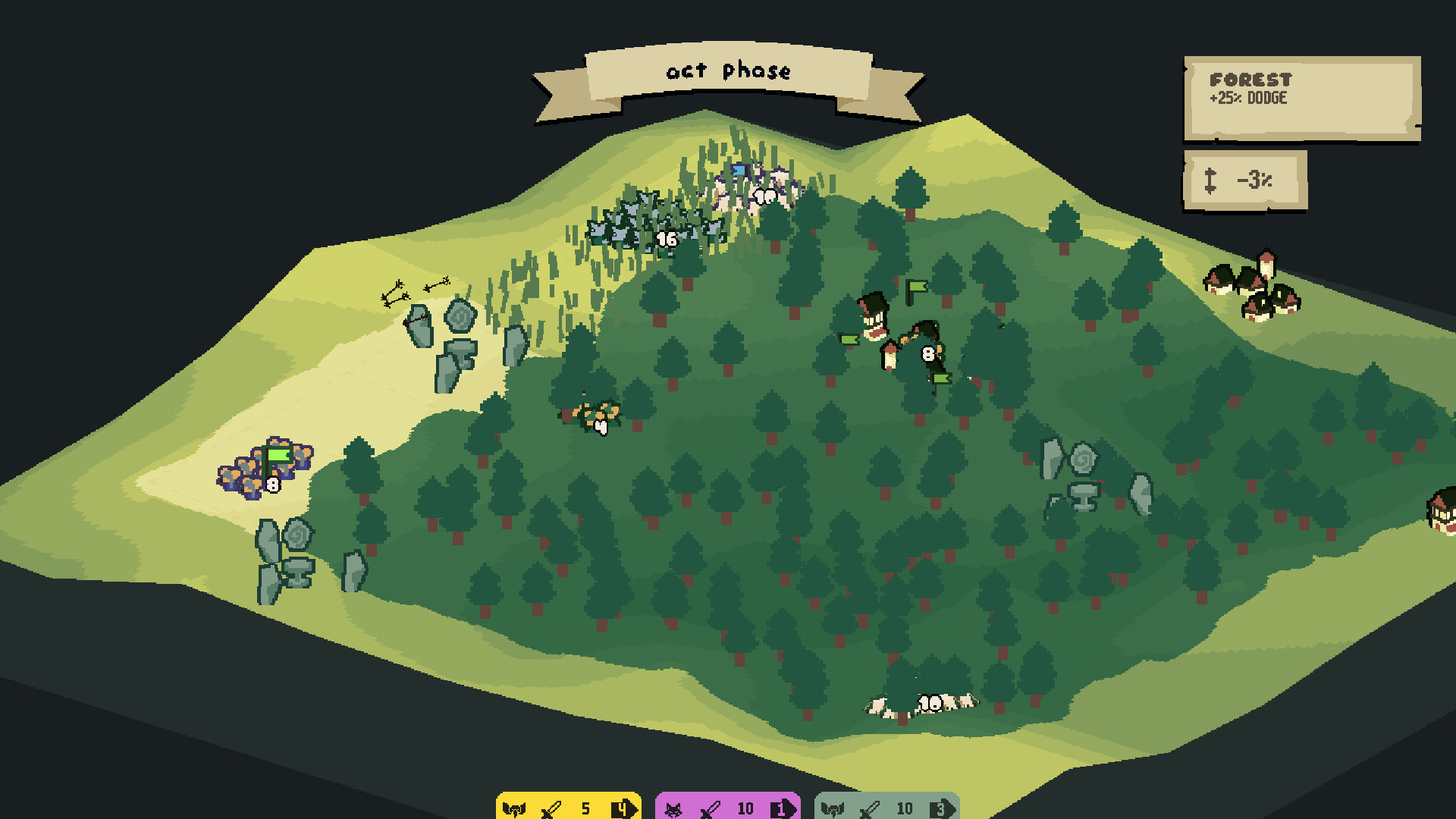Select the fox head icon on the pink card
The height and width of the screenshot is (819, 1456).
673,808
